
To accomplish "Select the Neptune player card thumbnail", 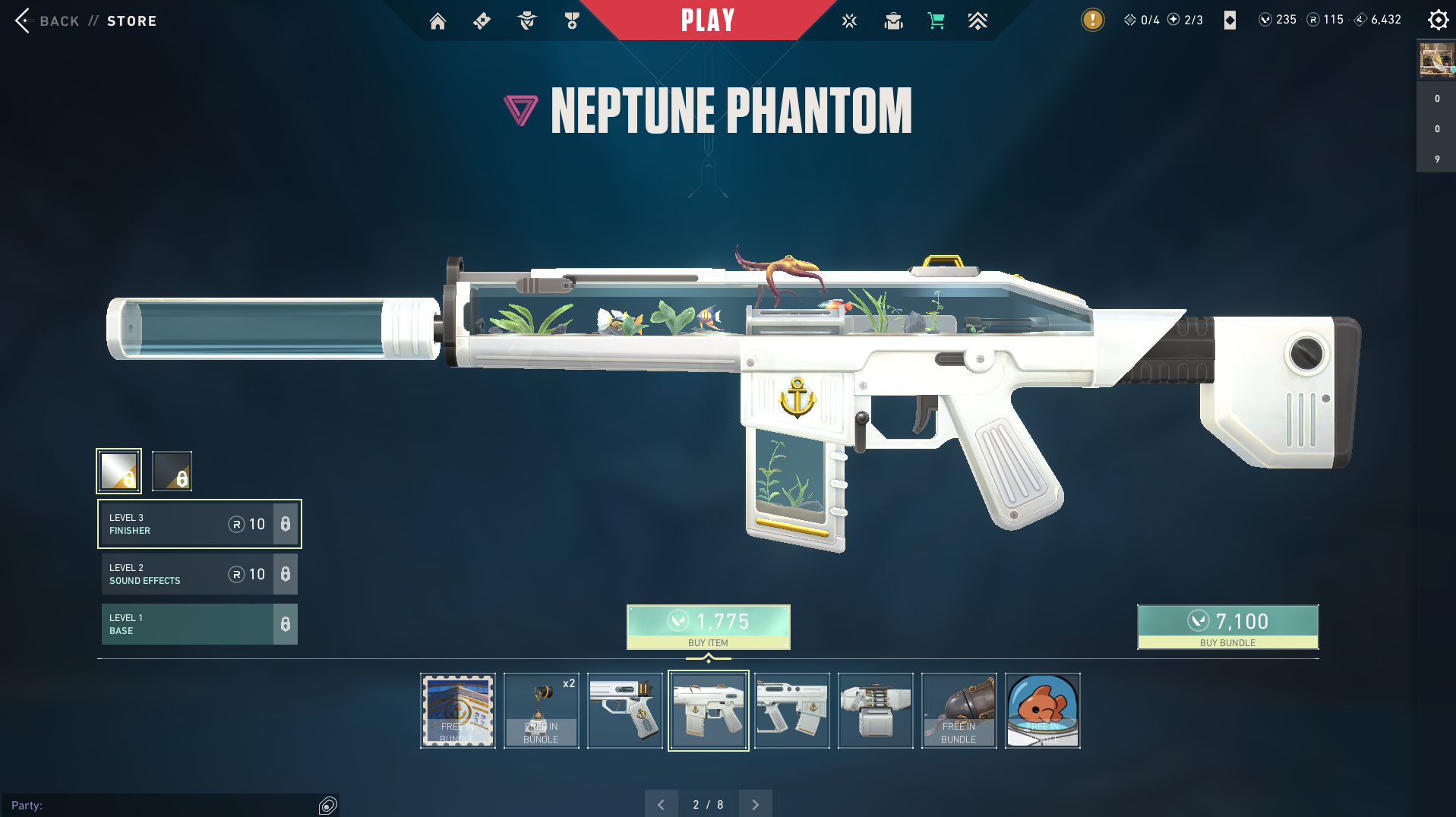I will tap(458, 711).
